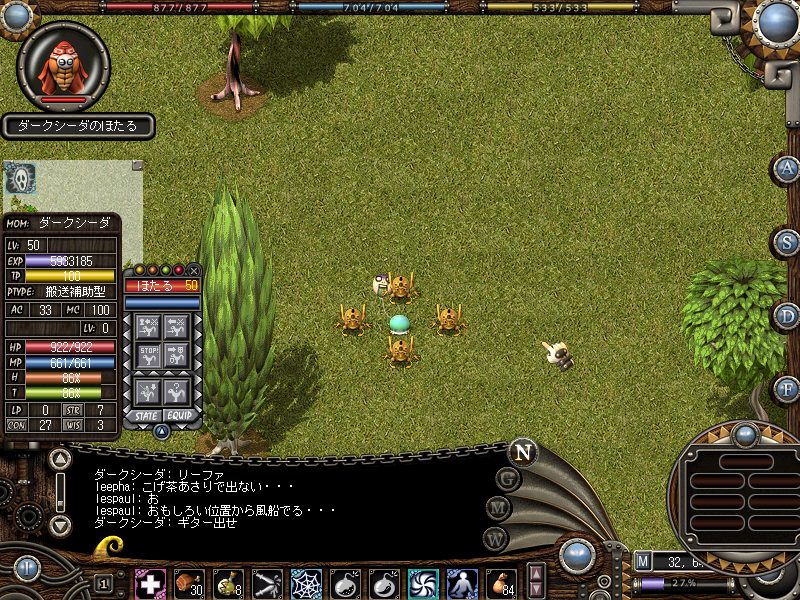Click the M map button beside coordinates
800x600 pixels.
[x=643, y=561]
